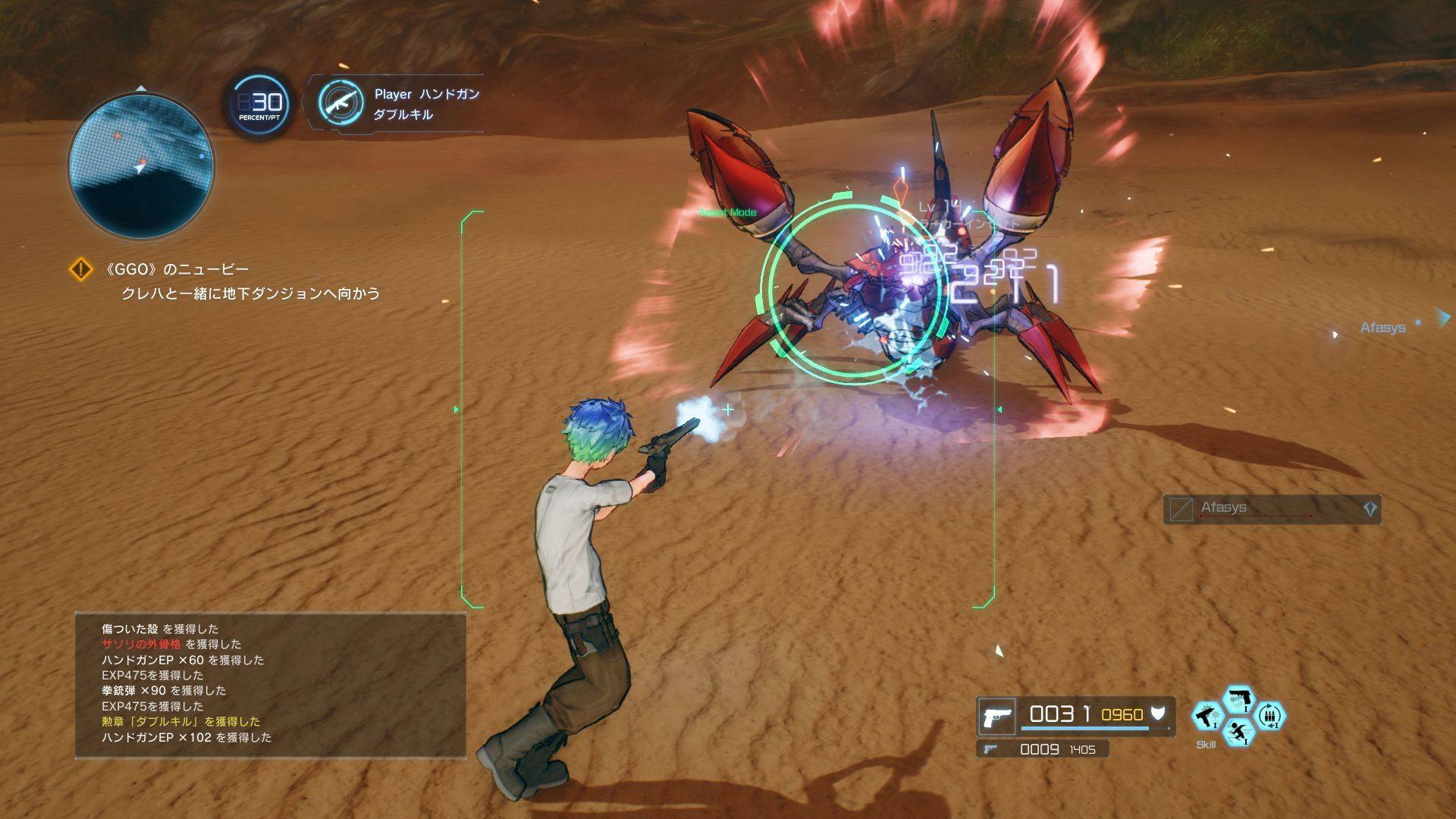Activate the submachine gun burst skill
This screenshot has height=819, width=1456.
1206,717
